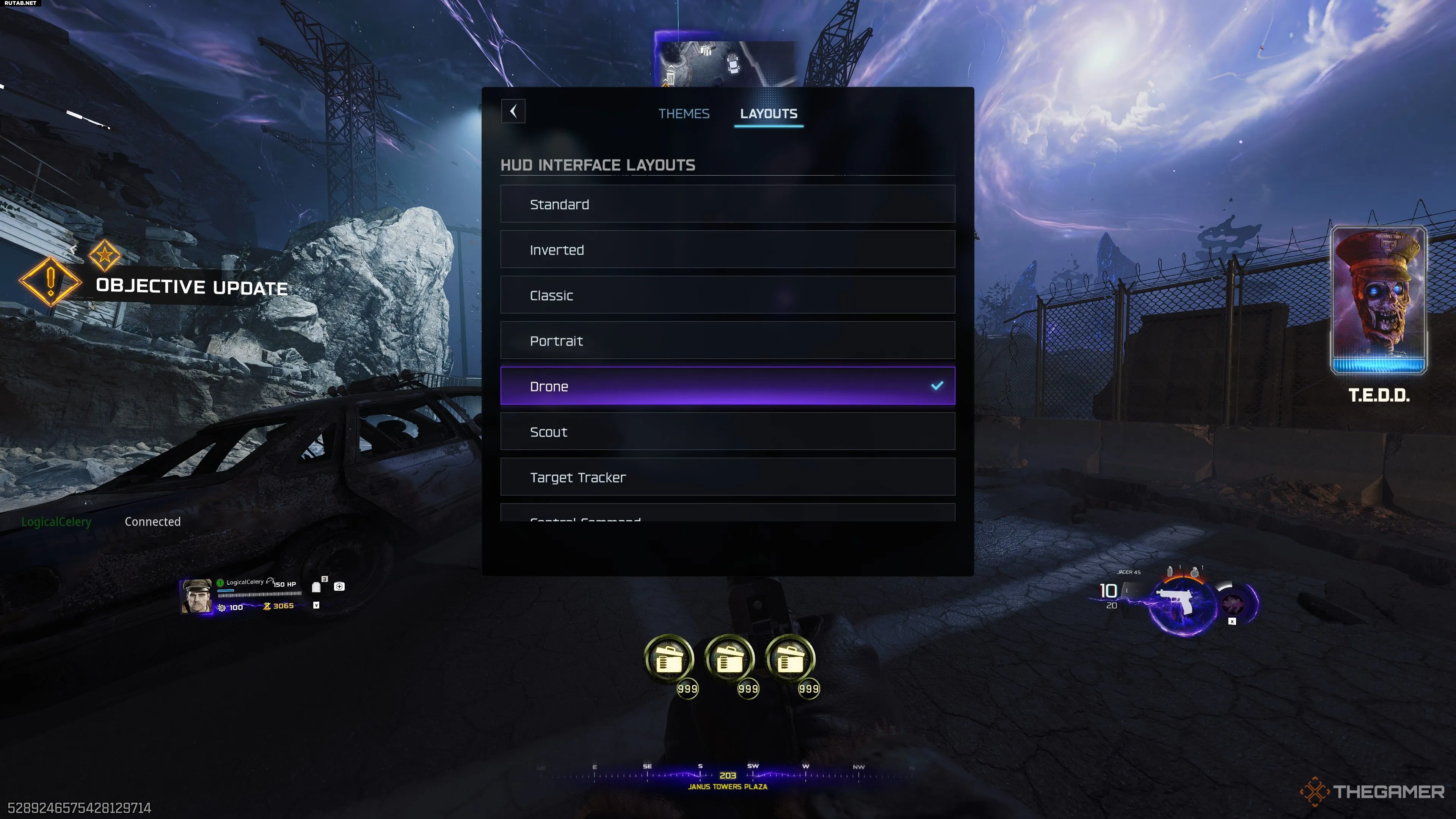Screen dimensions: 1456x819
Task: Switch to the Themes tab
Action: pyautogui.click(x=683, y=114)
